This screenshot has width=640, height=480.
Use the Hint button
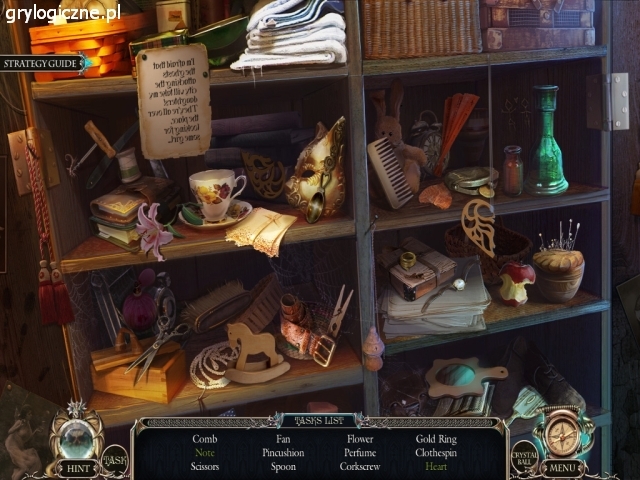click(x=76, y=467)
